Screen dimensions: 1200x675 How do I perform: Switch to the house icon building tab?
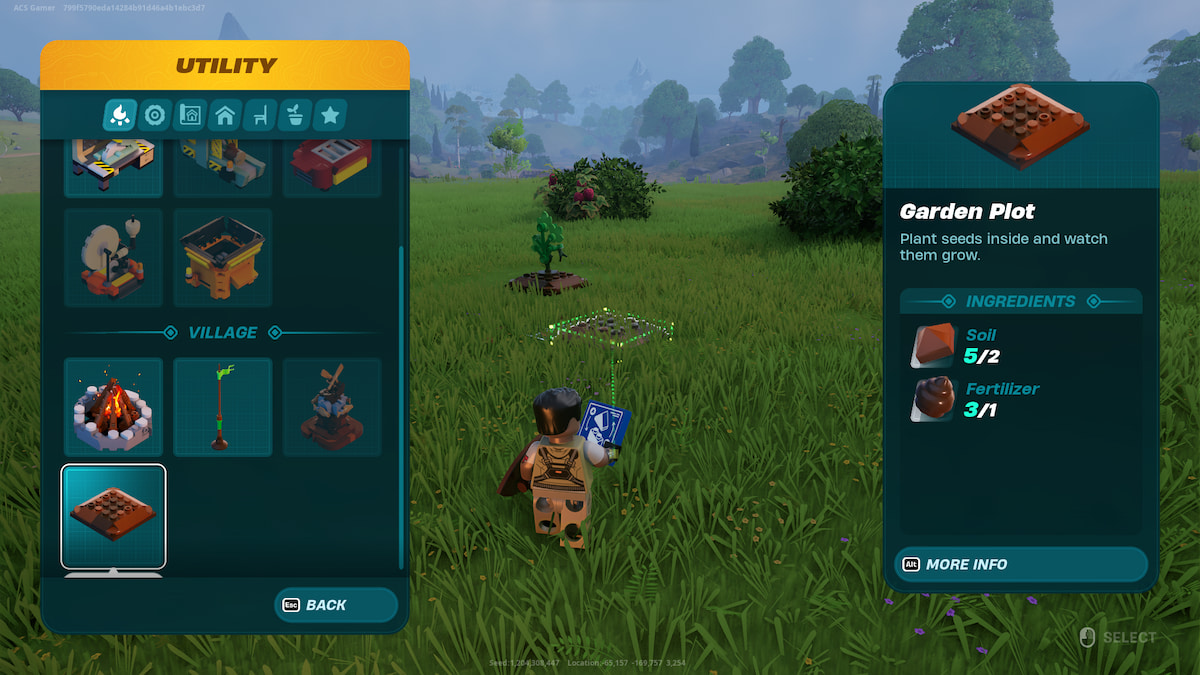click(225, 116)
